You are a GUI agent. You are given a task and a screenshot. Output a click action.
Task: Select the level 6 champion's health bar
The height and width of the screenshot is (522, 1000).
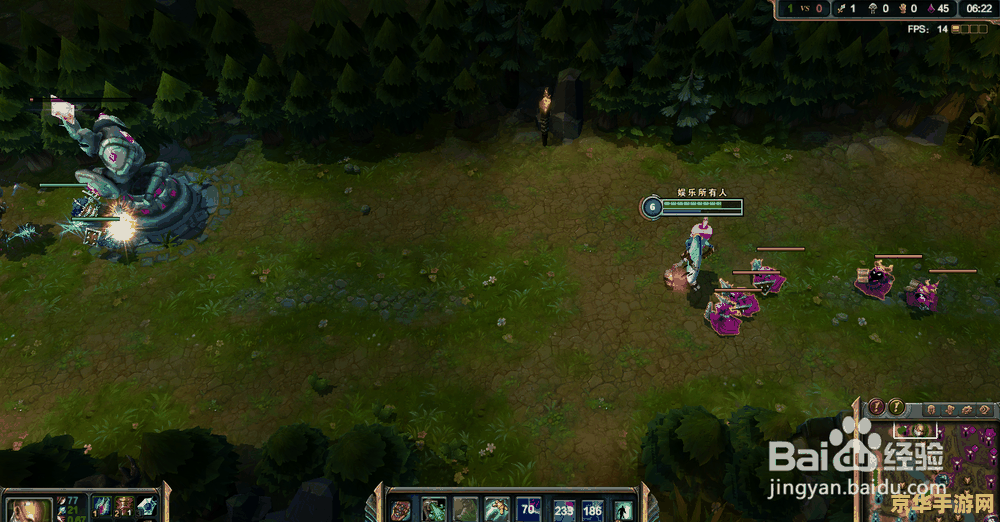pos(702,206)
